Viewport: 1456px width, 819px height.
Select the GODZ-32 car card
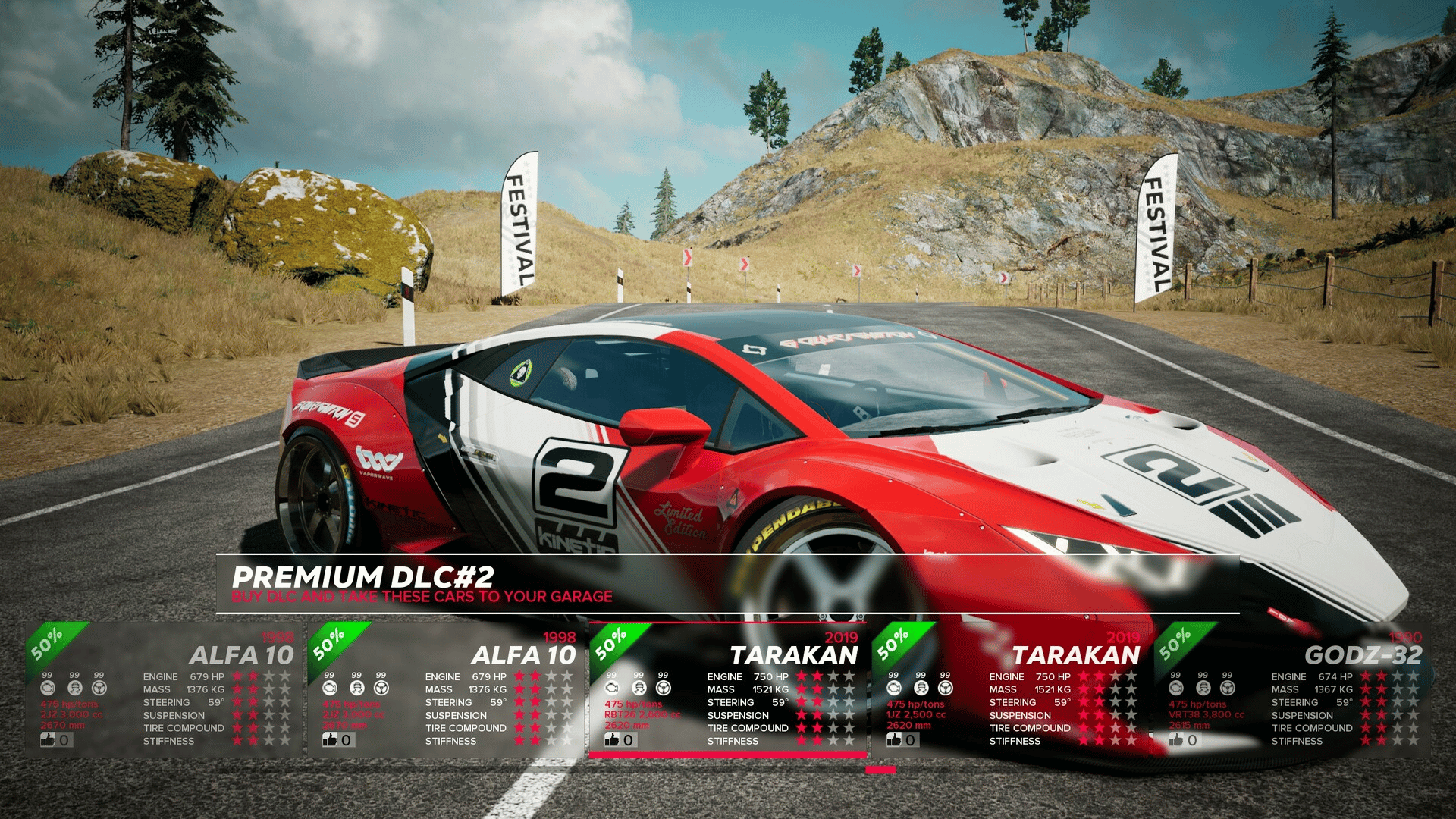click(1293, 689)
